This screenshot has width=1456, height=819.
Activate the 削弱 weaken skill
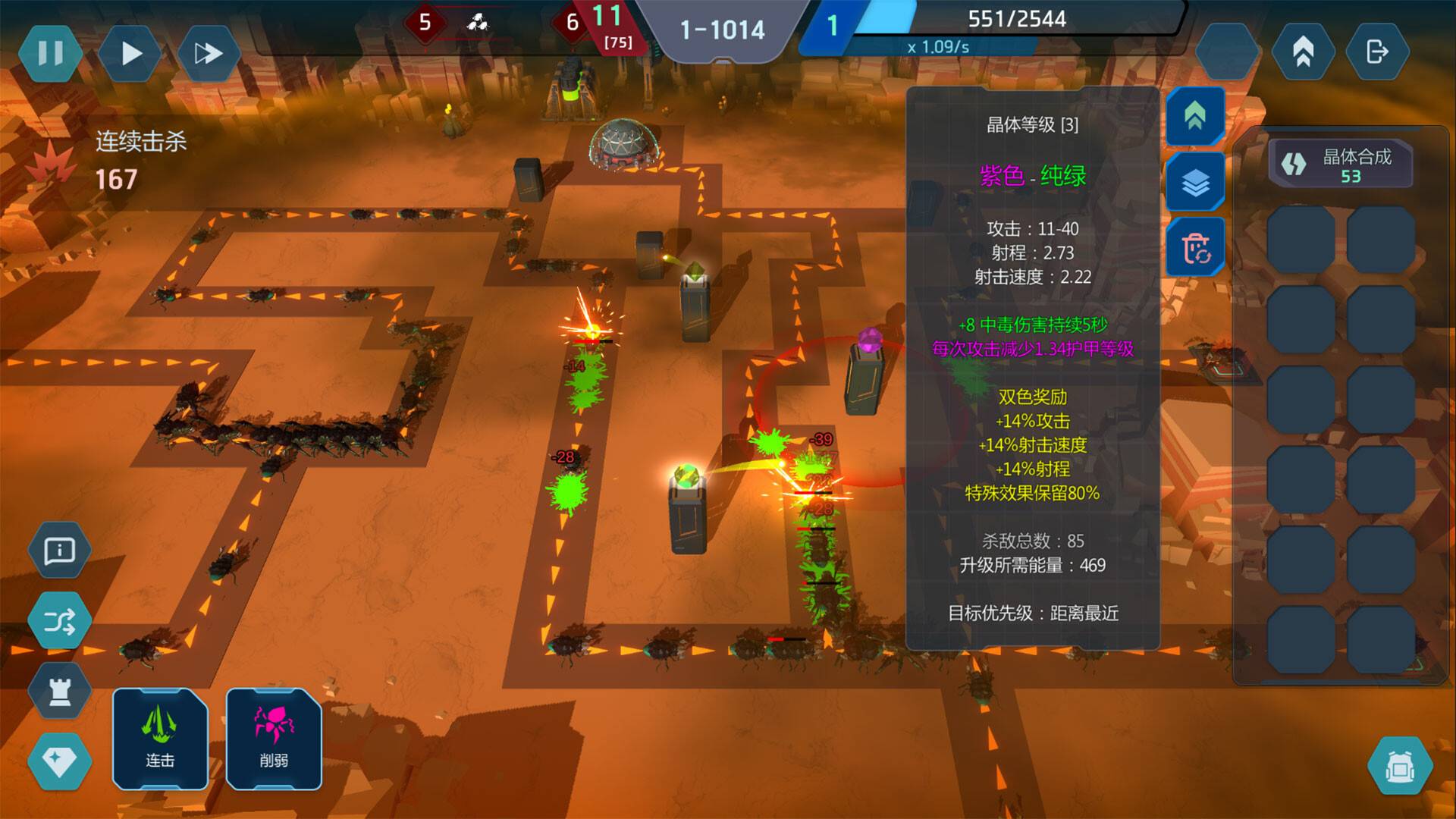(274, 738)
